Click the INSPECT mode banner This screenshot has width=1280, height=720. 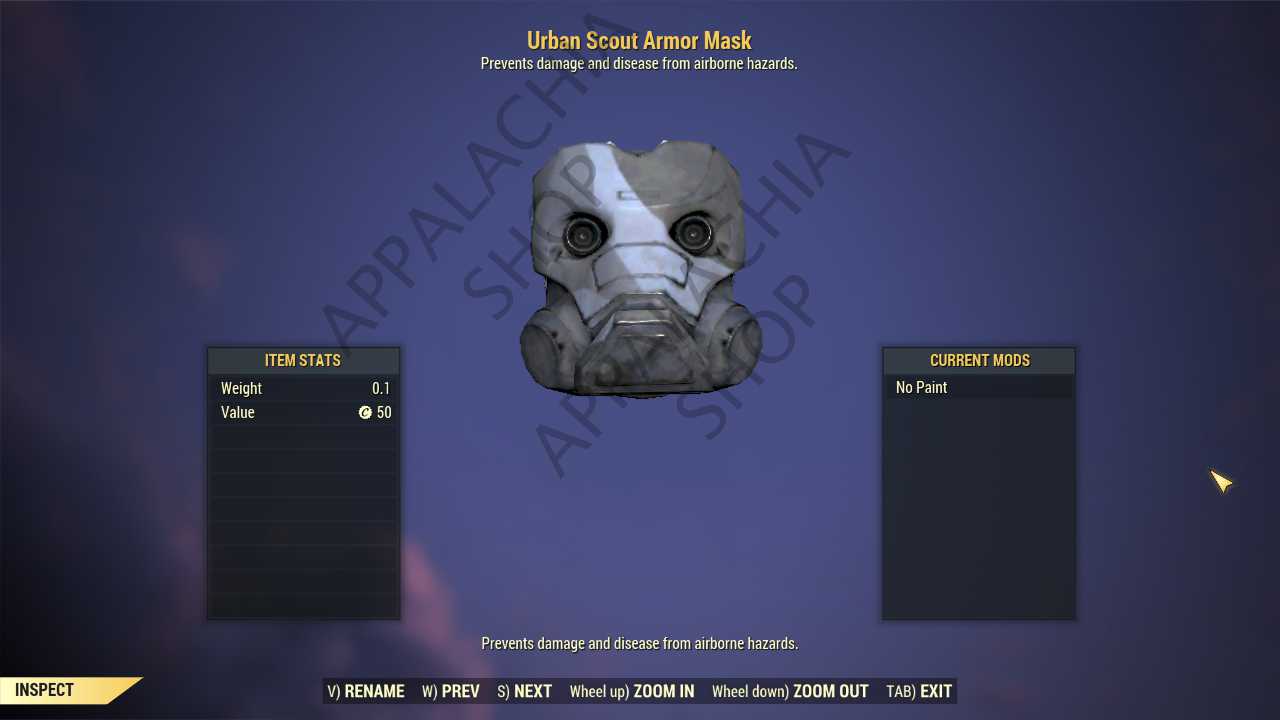[43, 689]
